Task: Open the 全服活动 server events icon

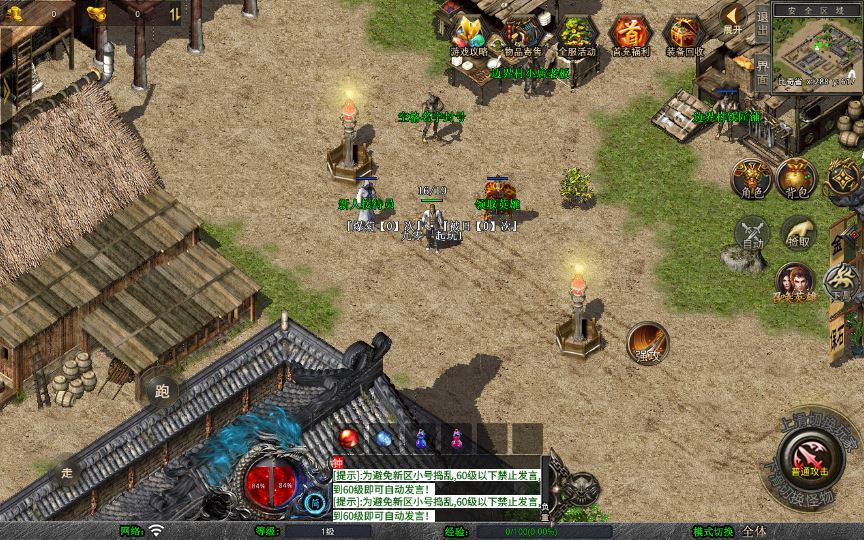Action: coord(575,35)
